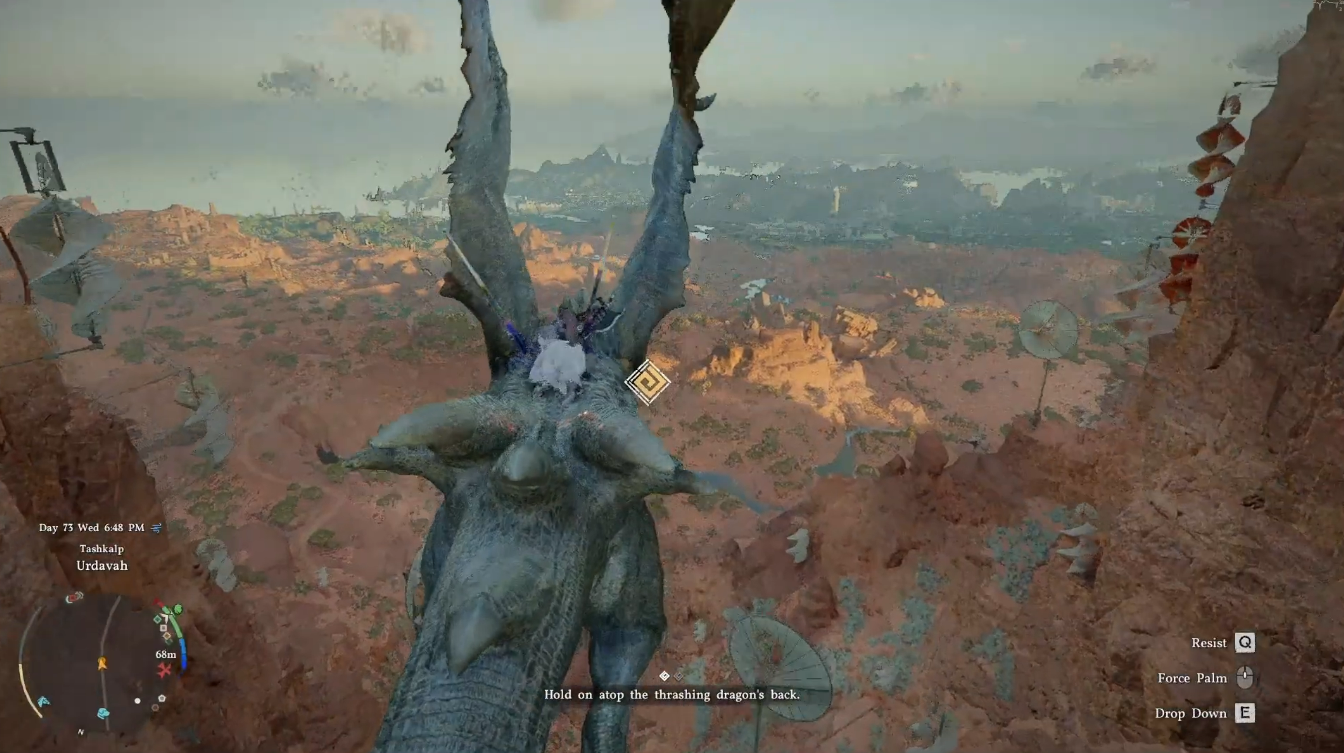Select the pentagon landmark marker on the minimap
1344x753 pixels.
(161, 698)
